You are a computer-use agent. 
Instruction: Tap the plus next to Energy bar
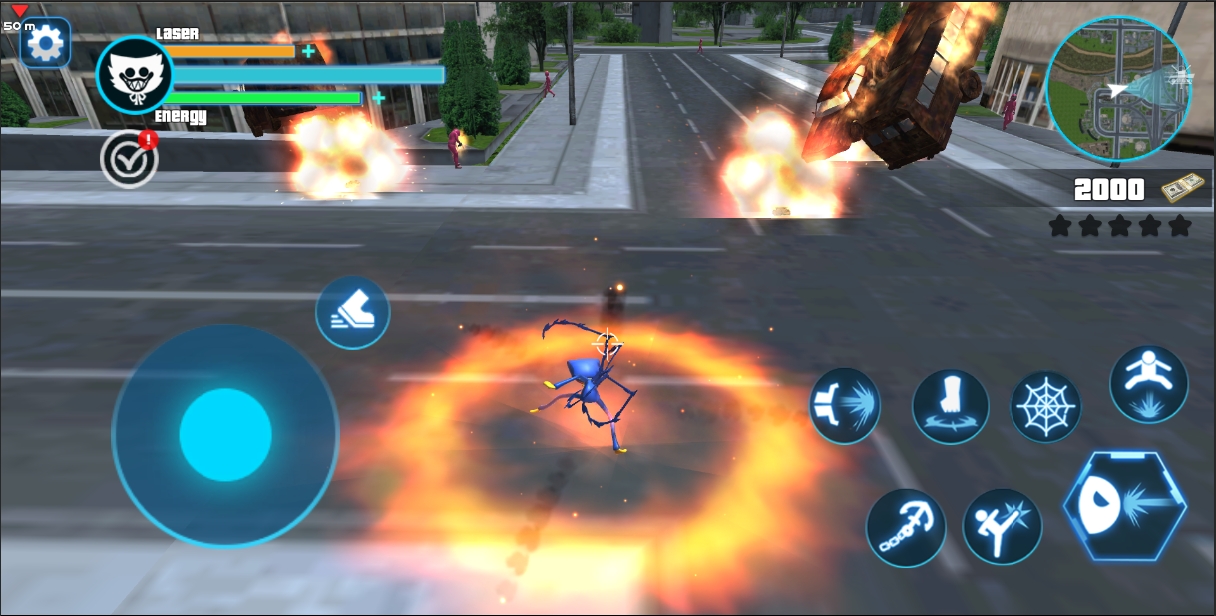[x=378, y=97]
